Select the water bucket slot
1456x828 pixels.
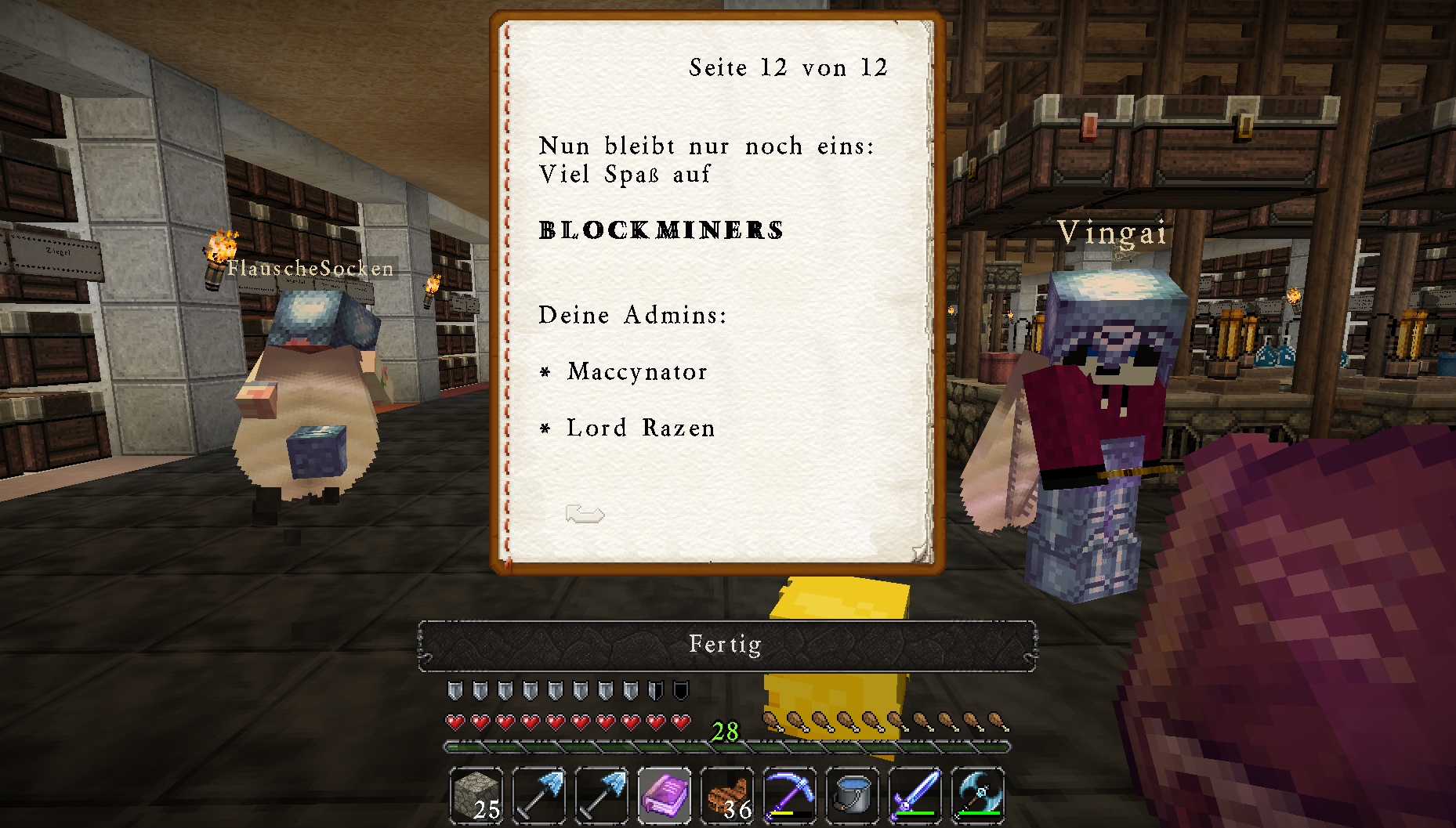853,795
